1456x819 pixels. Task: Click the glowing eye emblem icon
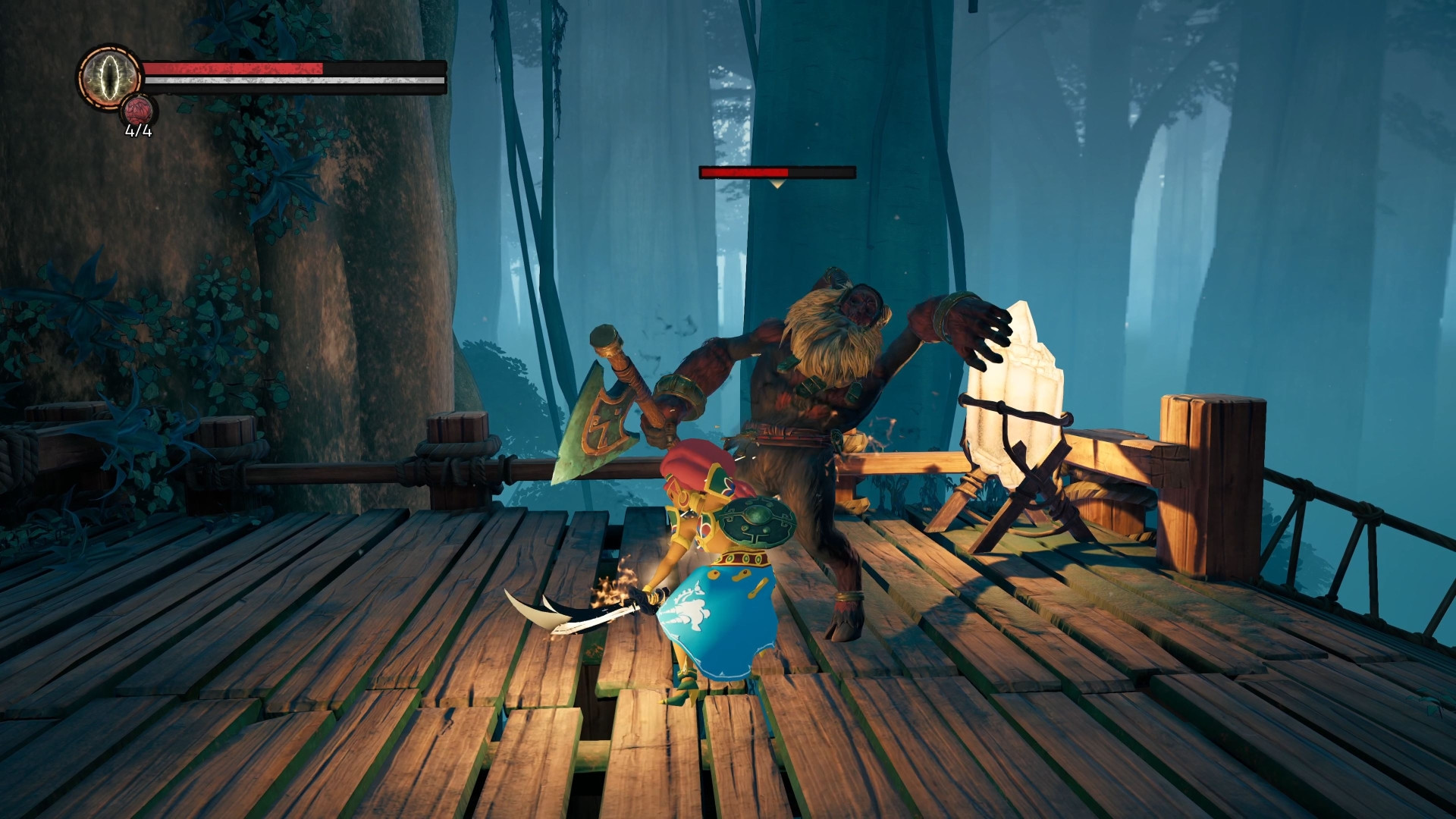coord(111,77)
